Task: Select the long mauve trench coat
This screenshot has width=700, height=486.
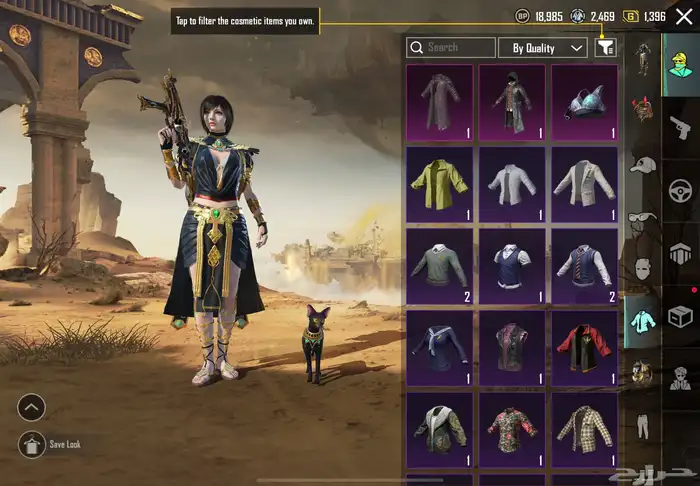Action: [x=440, y=102]
